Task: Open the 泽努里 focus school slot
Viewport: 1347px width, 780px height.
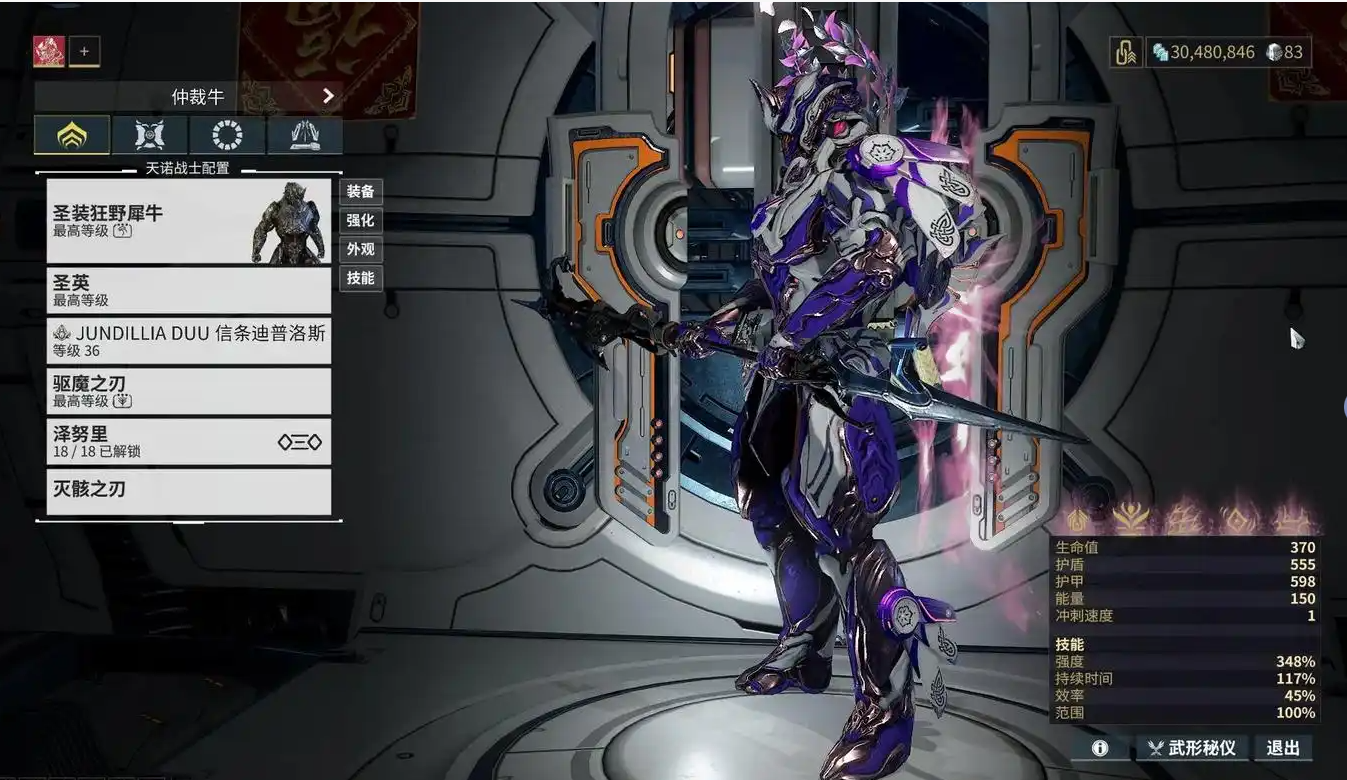Action: [188, 441]
